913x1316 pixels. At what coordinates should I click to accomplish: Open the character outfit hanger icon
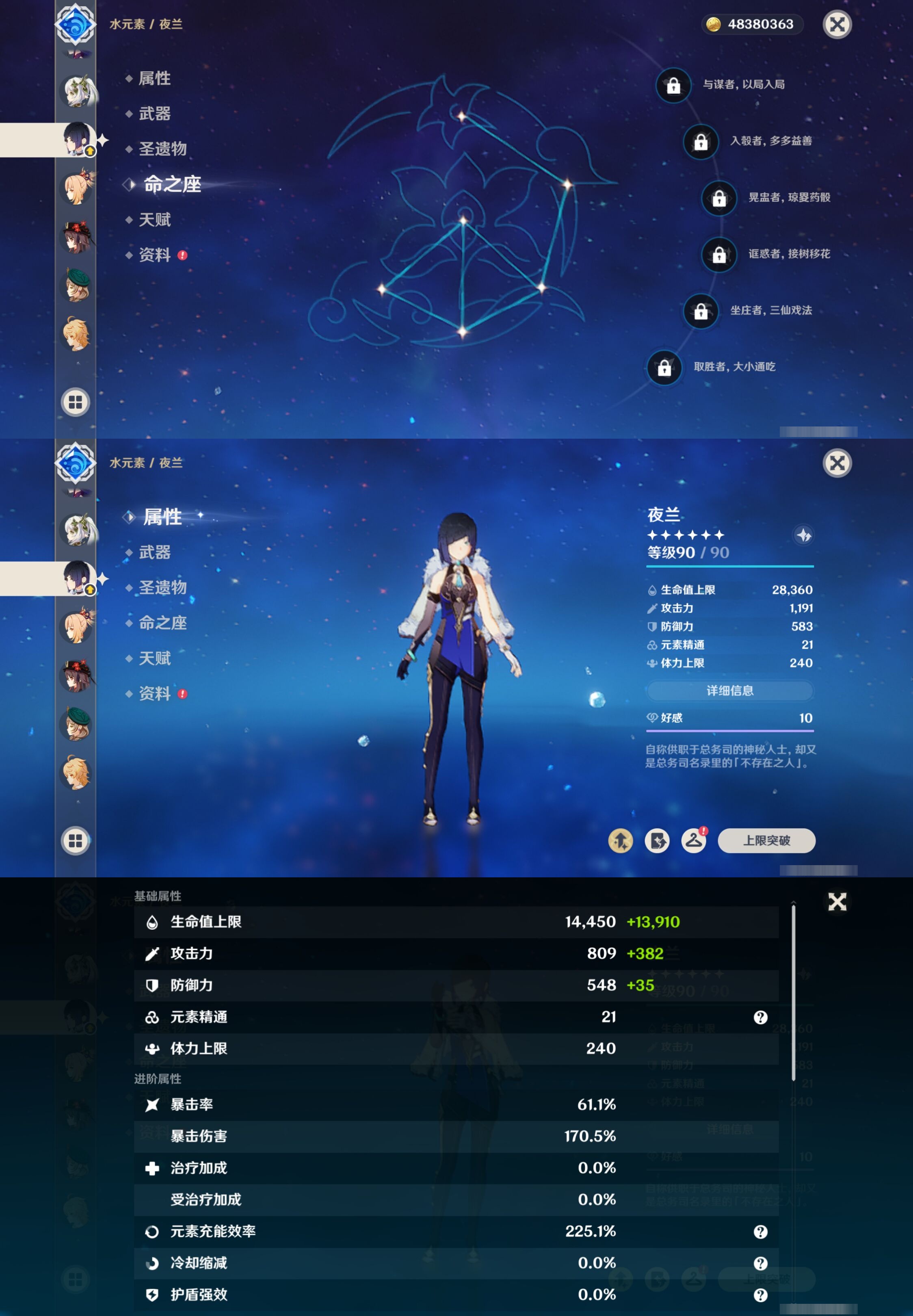click(694, 841)
